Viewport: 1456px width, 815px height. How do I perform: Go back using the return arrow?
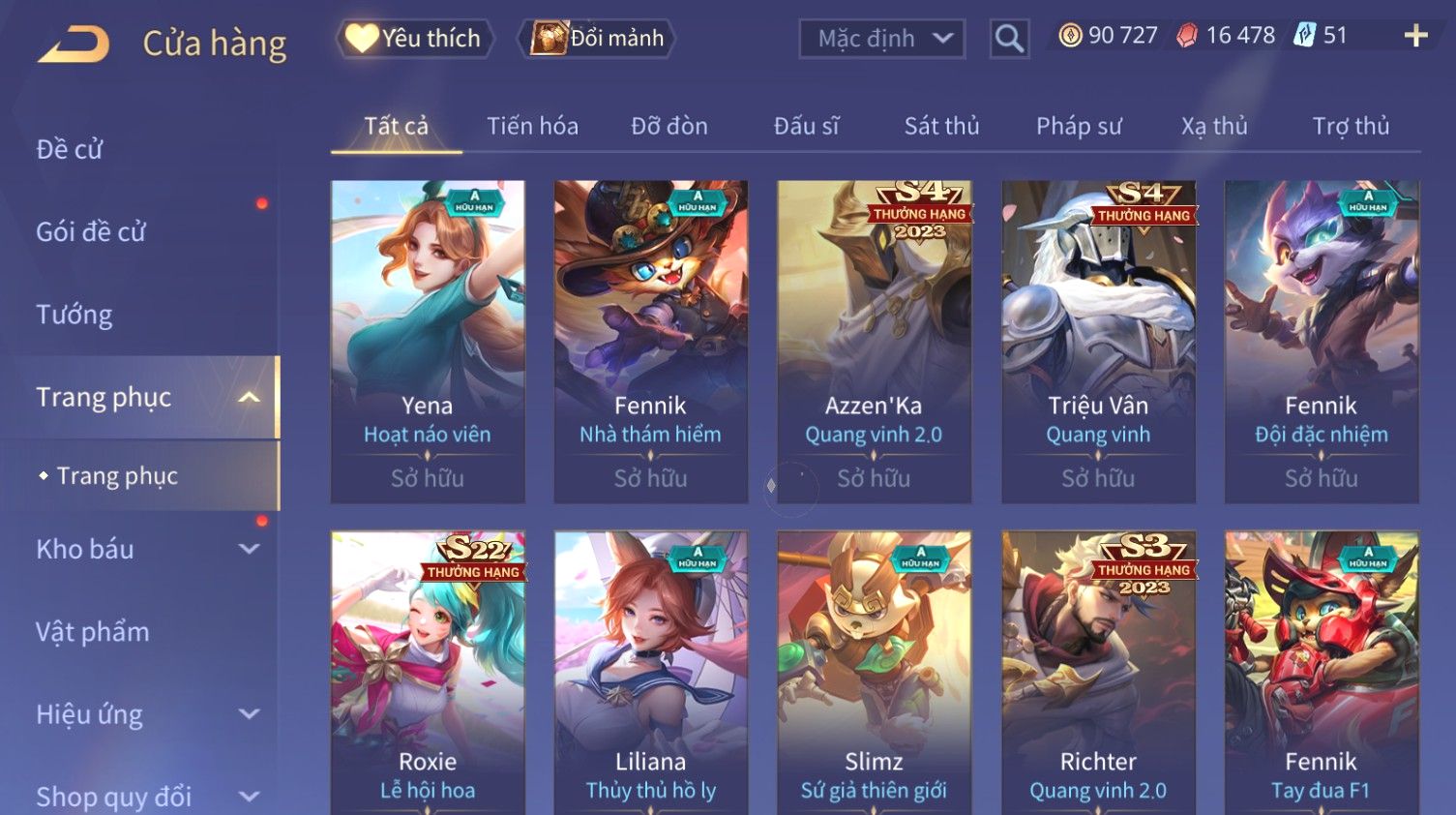click(74, 44)
